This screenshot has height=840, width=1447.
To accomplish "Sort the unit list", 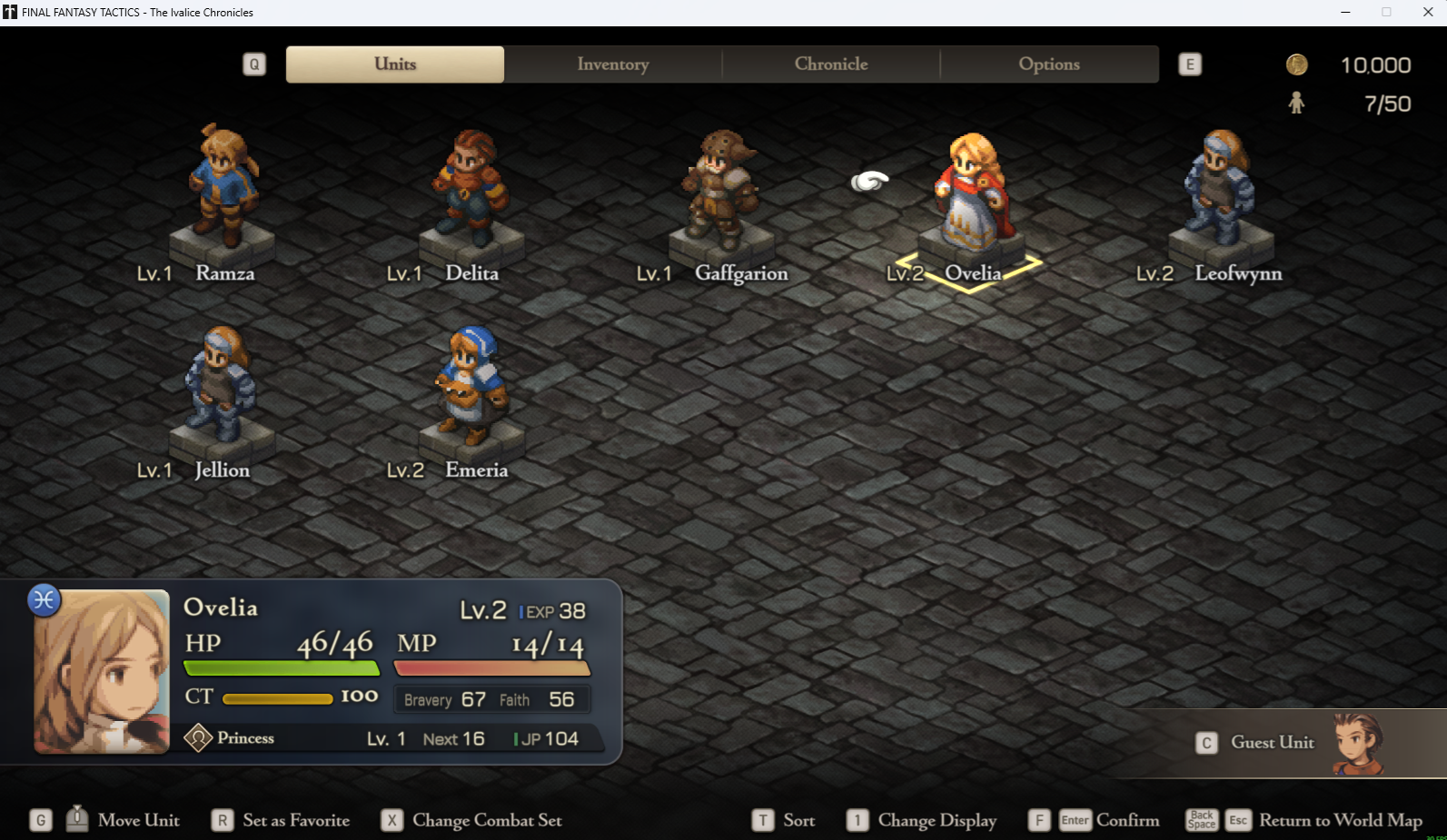I will pos(798,821).
